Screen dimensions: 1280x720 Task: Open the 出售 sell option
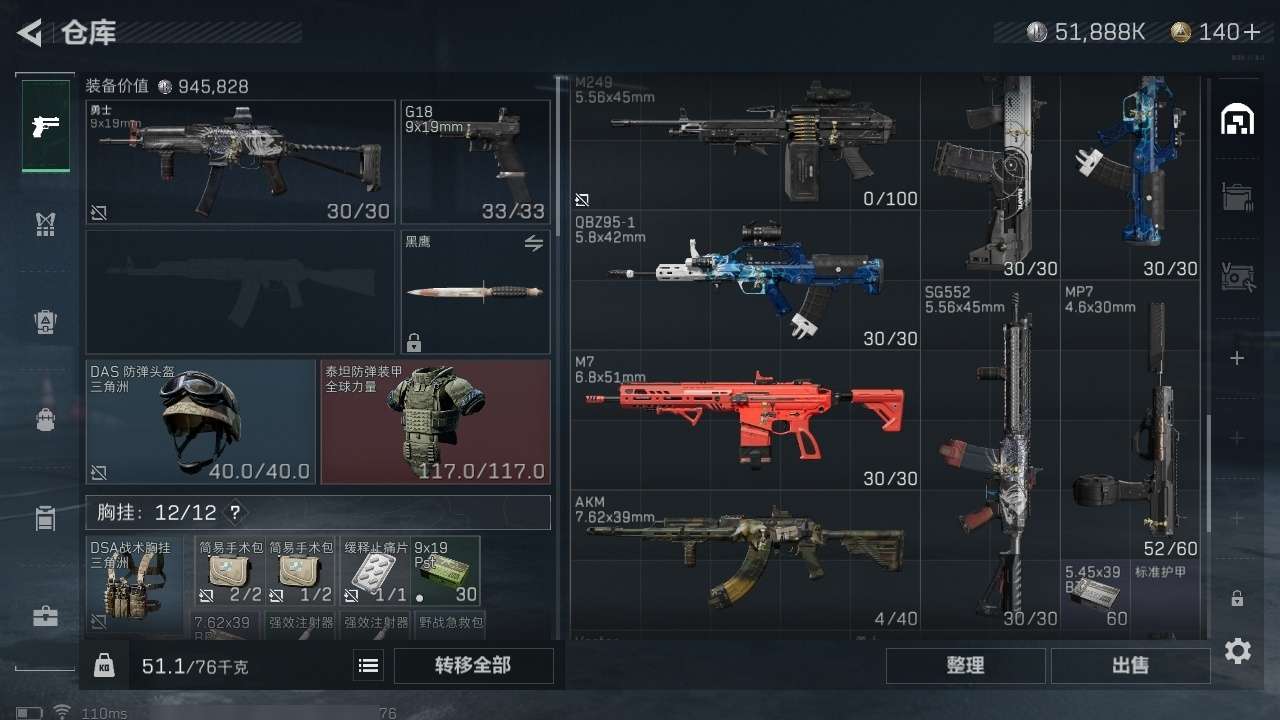point(1130,666)
